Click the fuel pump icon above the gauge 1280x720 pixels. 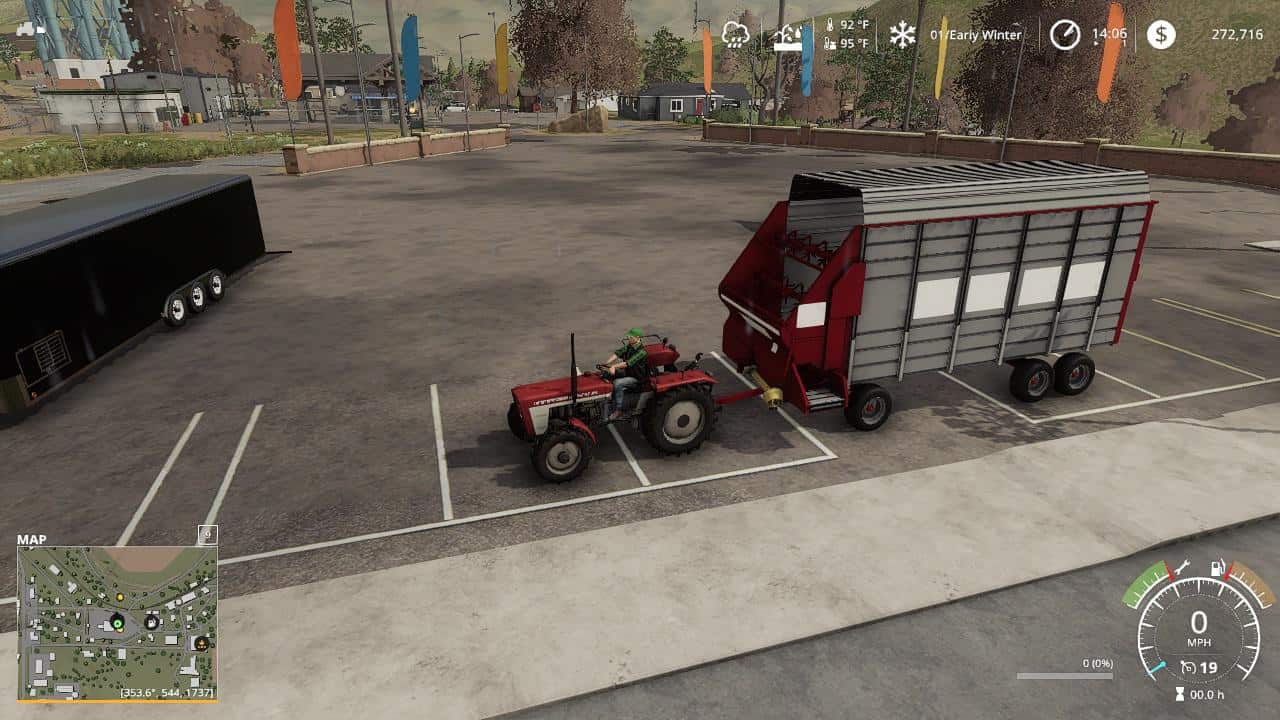(1217, 567)
